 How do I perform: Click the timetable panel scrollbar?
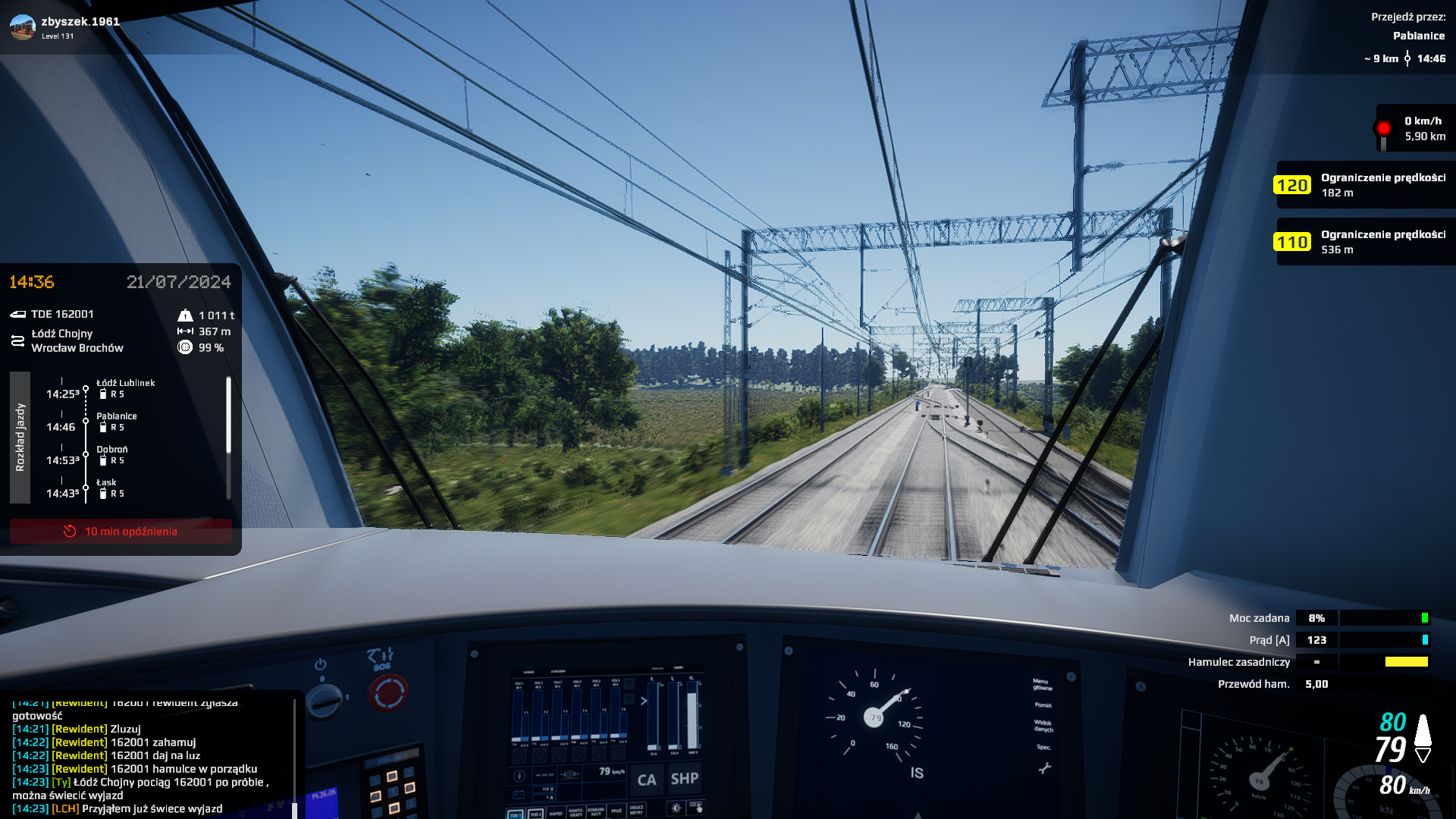point(228,416)
